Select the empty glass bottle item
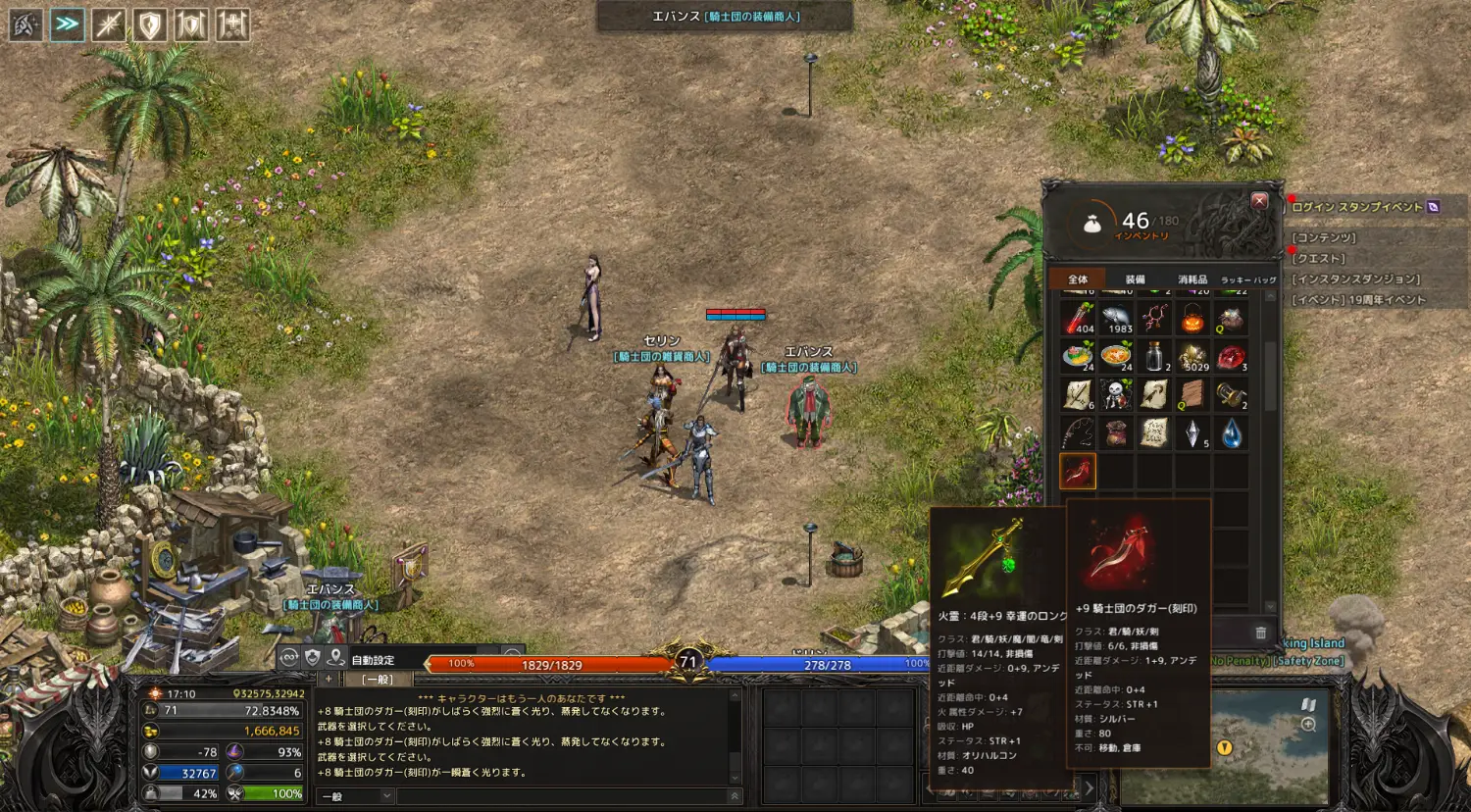This screenshot has width=1471, height=812. pyautogui.click(x=1154, y=356)
